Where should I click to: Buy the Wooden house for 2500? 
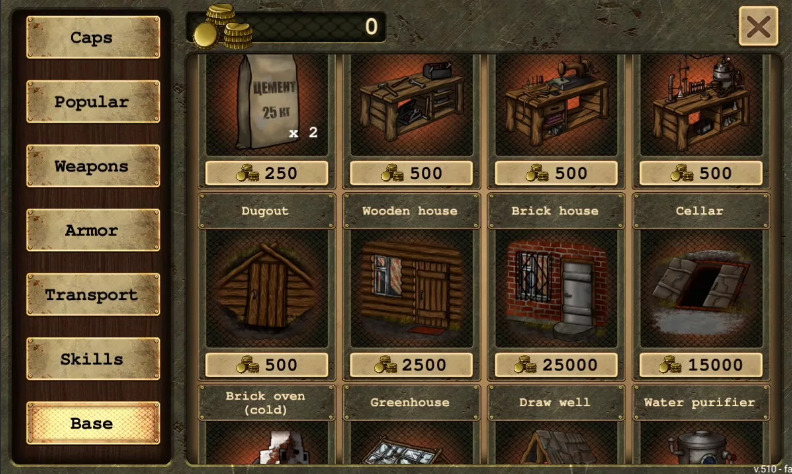point(411,365)
